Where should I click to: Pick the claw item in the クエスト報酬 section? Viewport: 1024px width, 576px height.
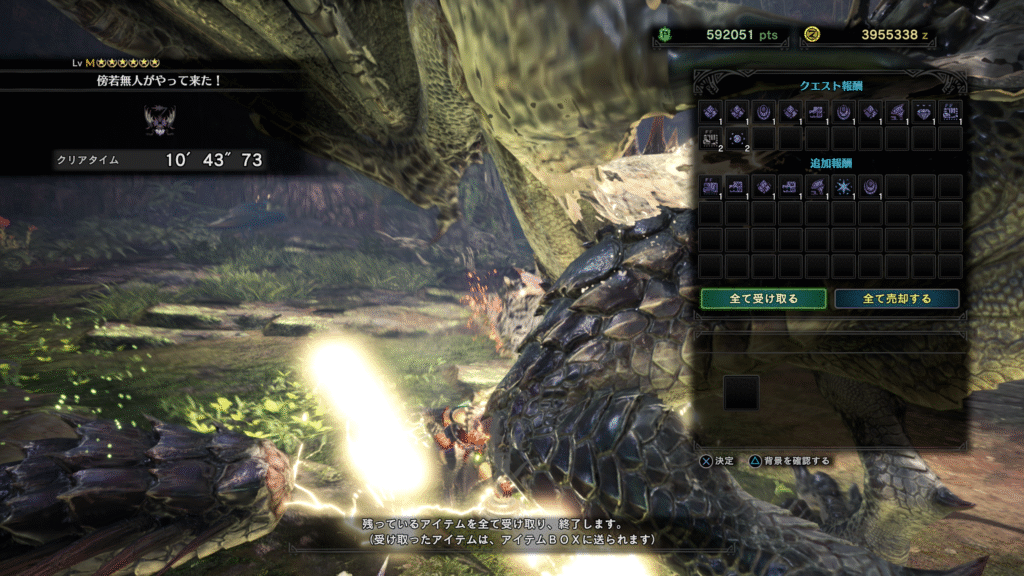coord(897,111)
